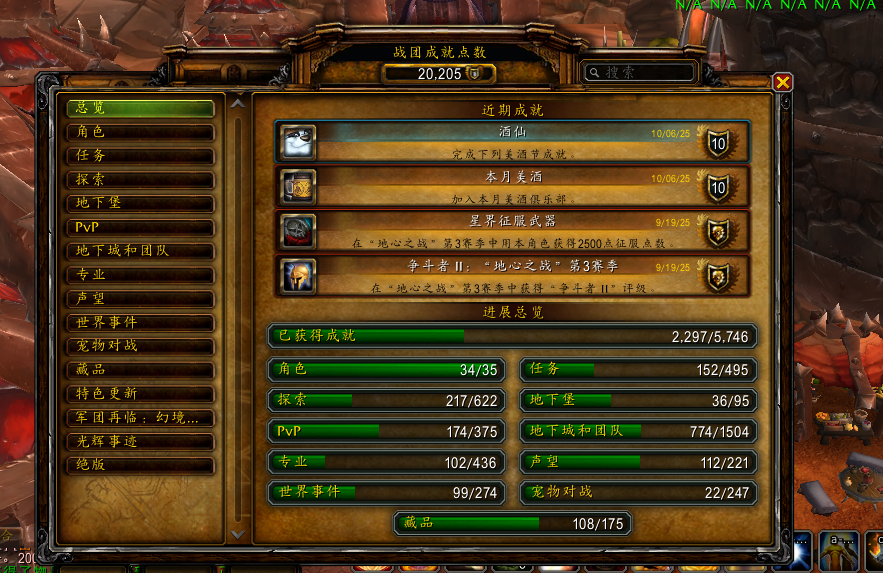The width and height of the screenshot is (883, 573).
Task: Click the 星界征服武器 achievement row
Action: 510,230
